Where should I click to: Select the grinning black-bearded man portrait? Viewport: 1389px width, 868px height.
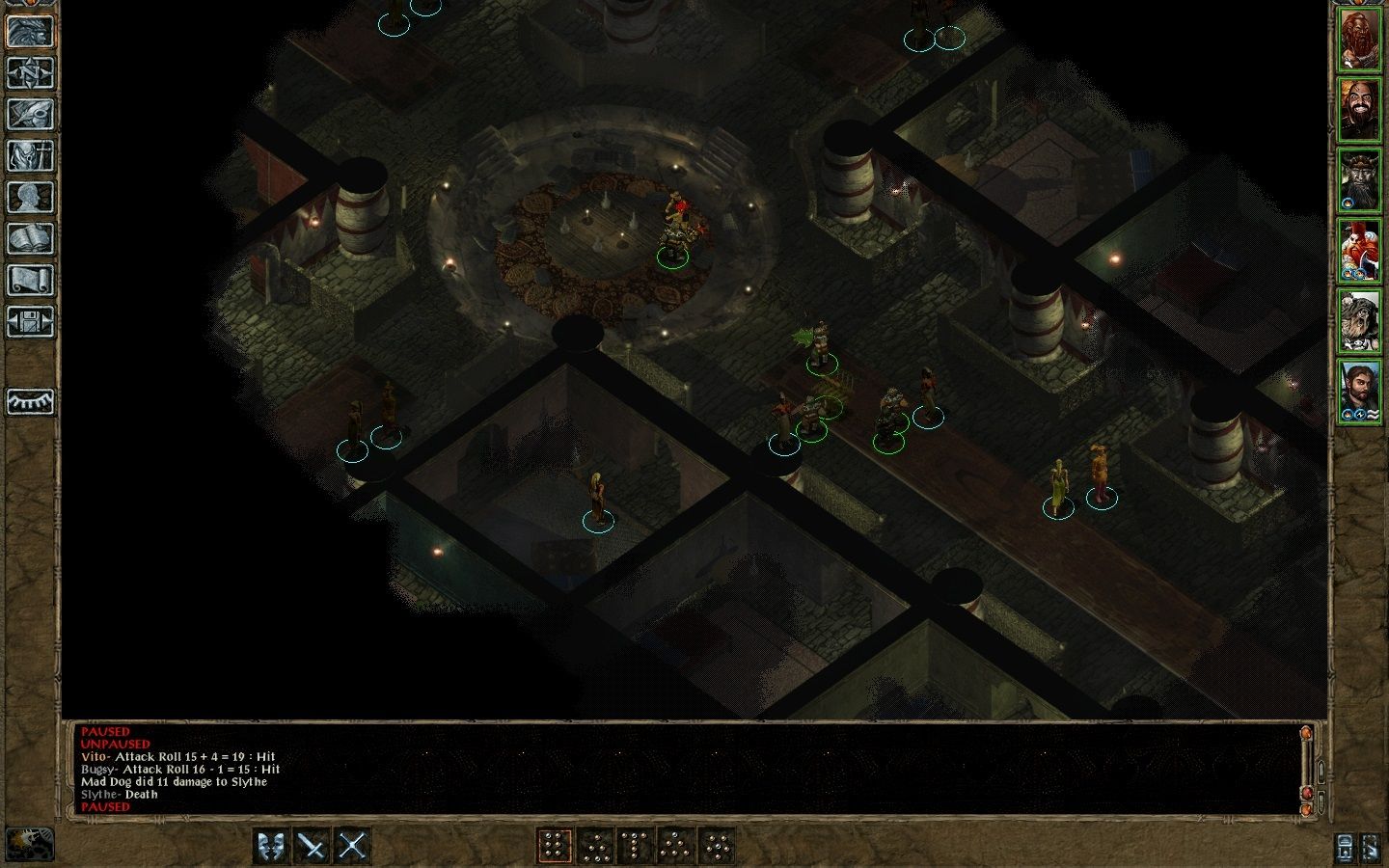[1360, 112]
